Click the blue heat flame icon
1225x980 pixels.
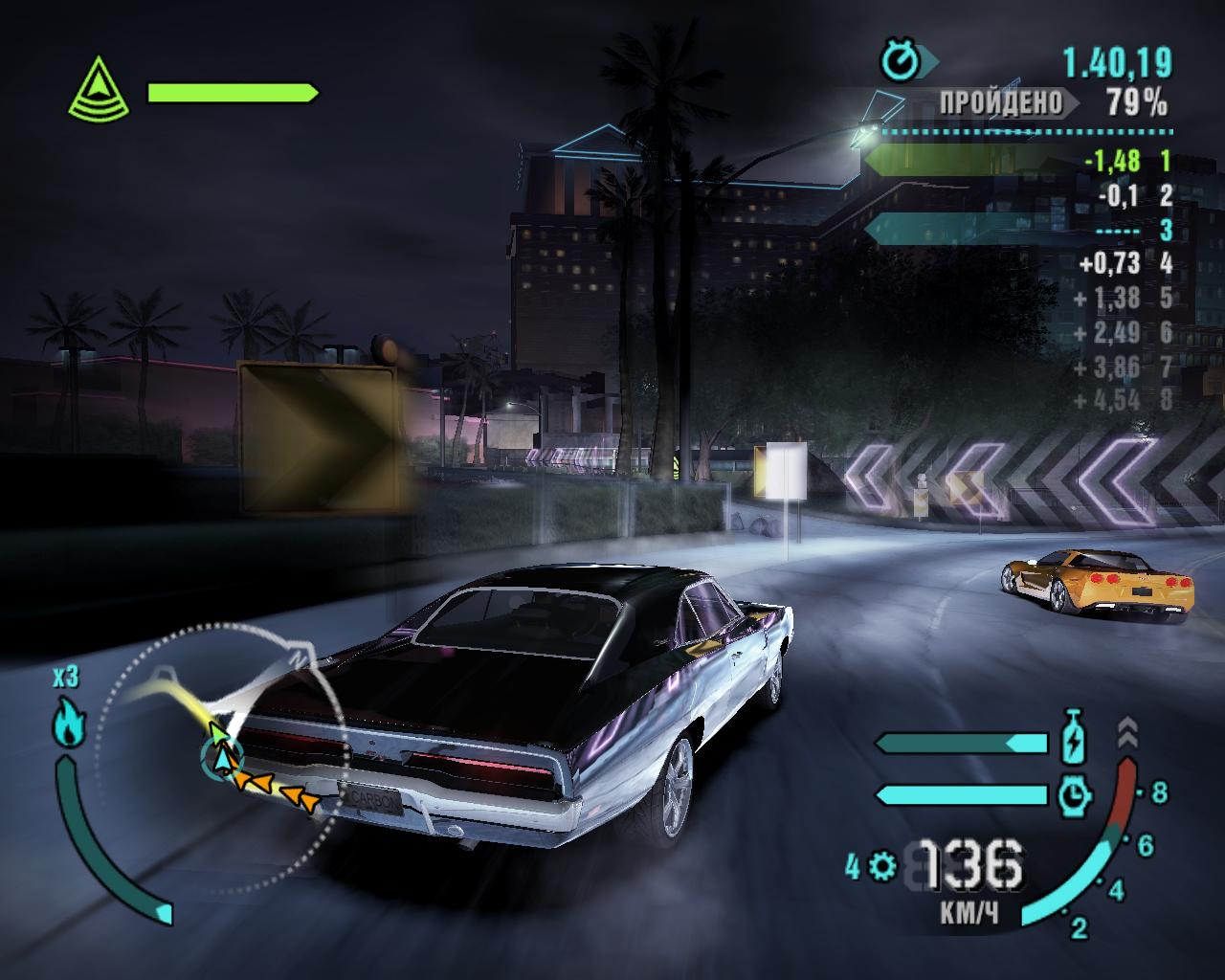[66, 724]
